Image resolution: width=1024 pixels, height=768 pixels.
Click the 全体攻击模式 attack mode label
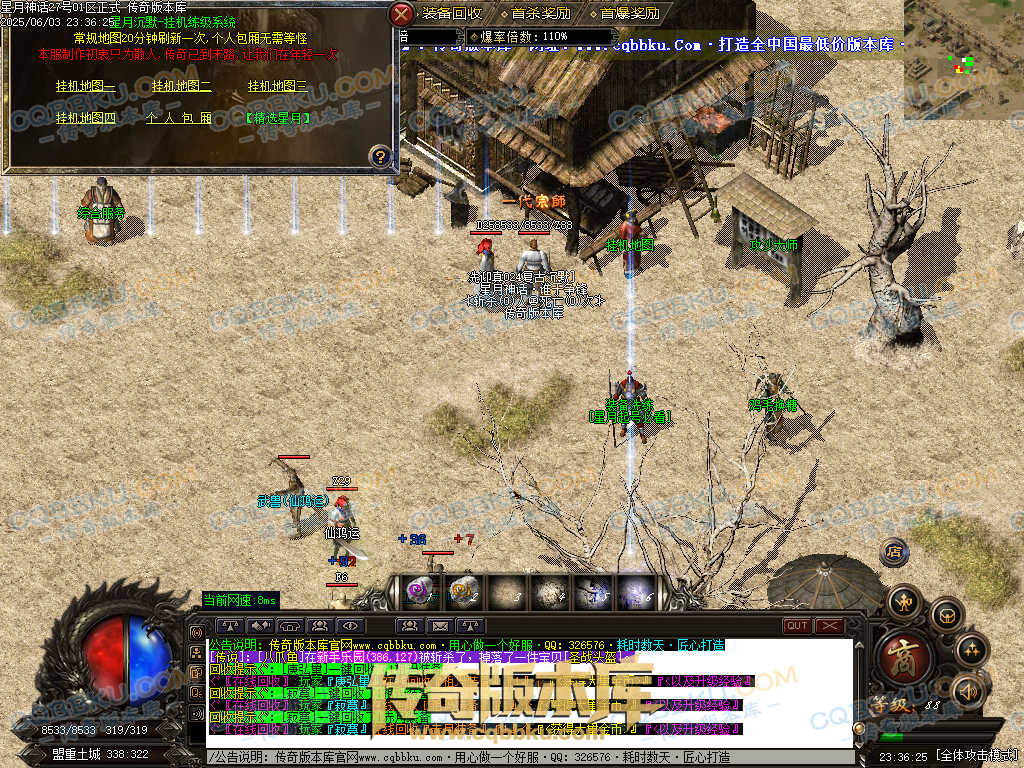pyautogui.click(x=976, y=754)
